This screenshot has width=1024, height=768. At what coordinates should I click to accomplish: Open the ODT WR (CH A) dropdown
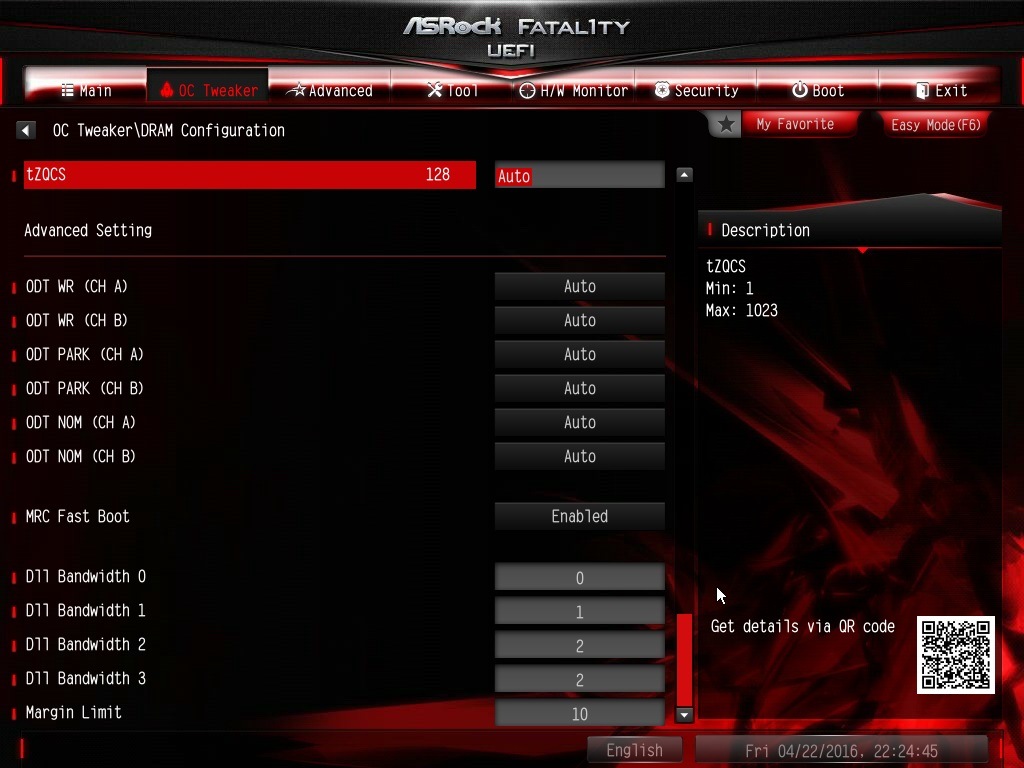click(579, 287)
